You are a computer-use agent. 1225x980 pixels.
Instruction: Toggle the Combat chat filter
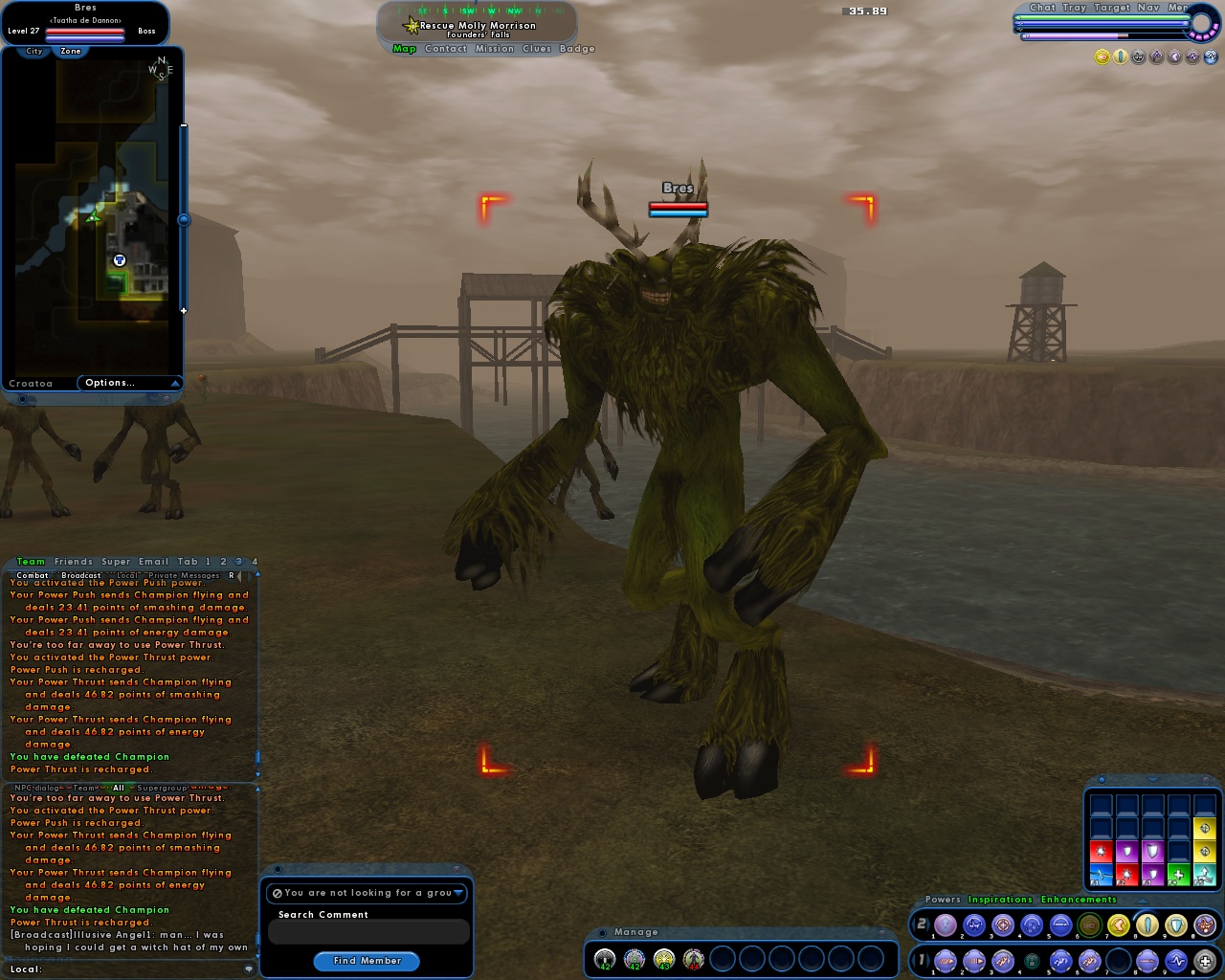(30, 575)
